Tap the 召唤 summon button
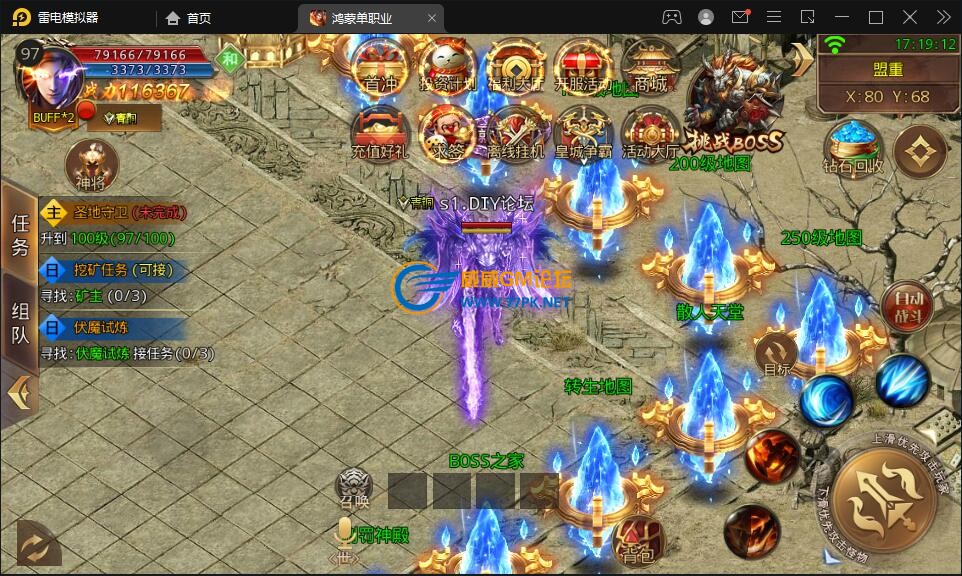The height and width of the screenshot is (576, 962). click(354, 489)
